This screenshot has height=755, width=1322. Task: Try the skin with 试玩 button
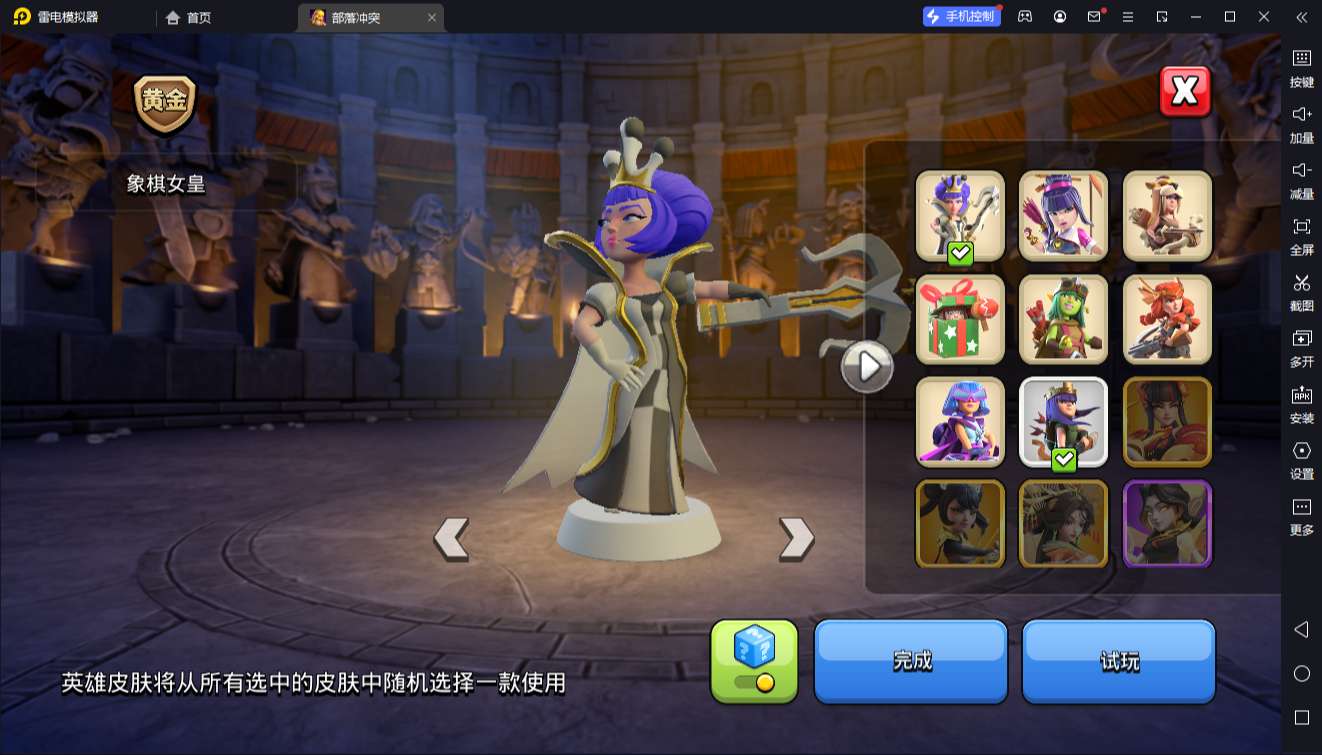coord(1118,661)
